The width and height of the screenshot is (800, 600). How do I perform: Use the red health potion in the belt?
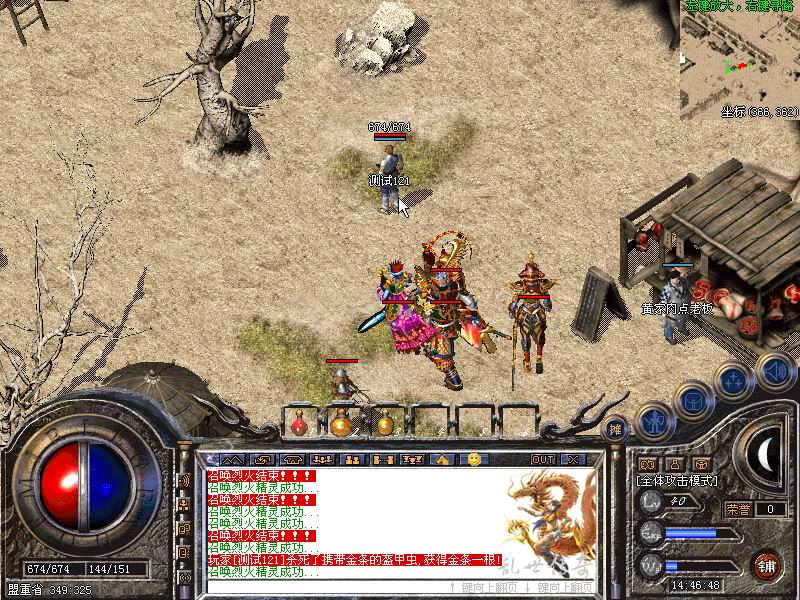(x=298, y=425)
